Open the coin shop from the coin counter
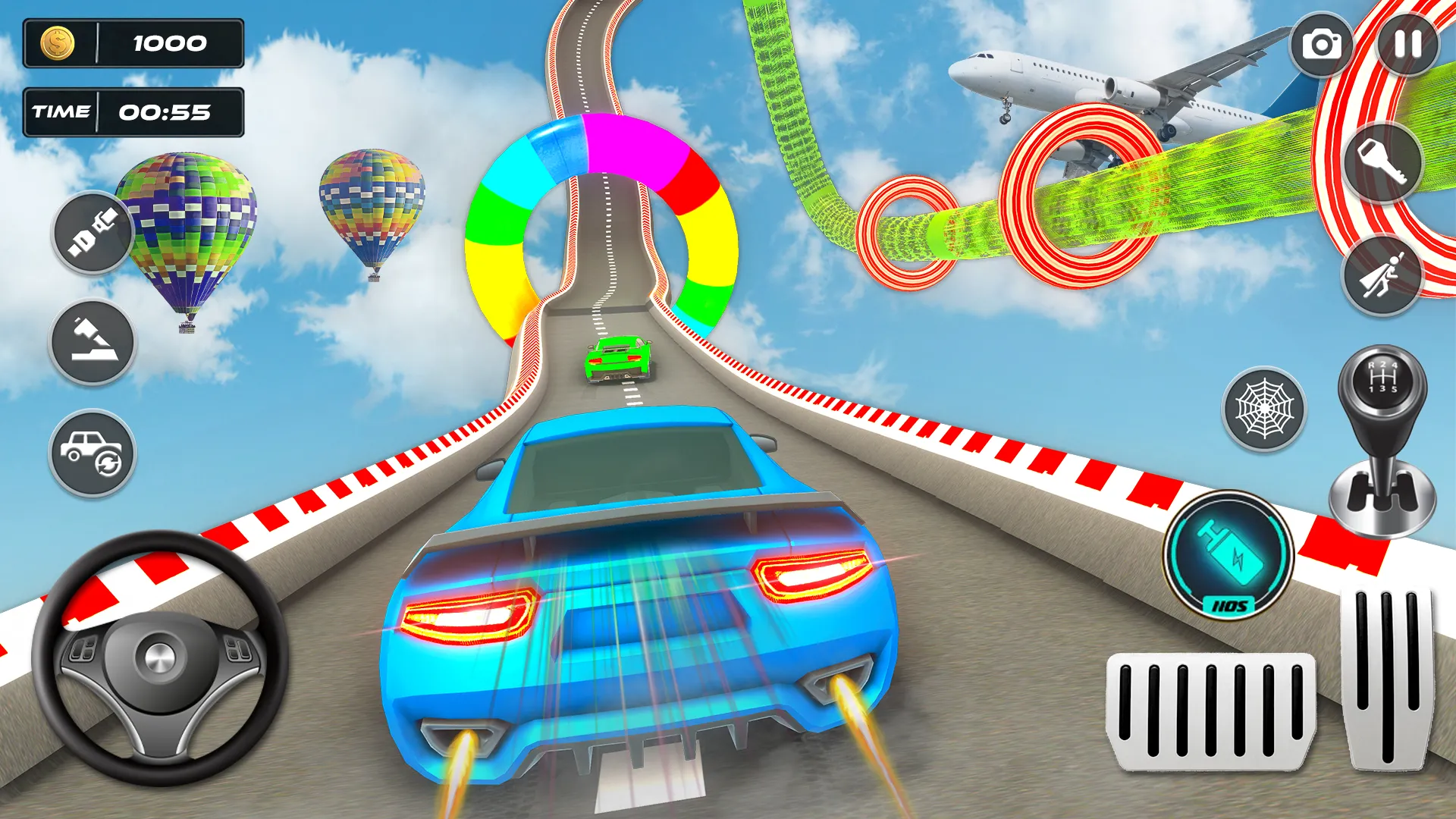 [133, 43]
